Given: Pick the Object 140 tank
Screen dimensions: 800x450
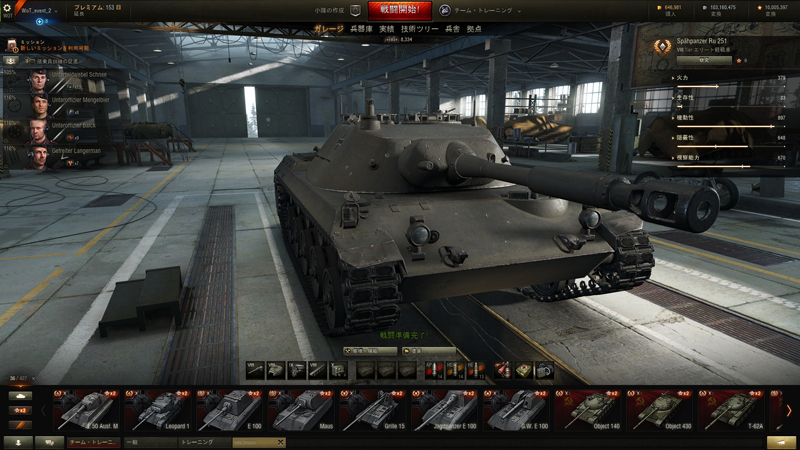Looking at the screenshot, I should tap(592, 410).
